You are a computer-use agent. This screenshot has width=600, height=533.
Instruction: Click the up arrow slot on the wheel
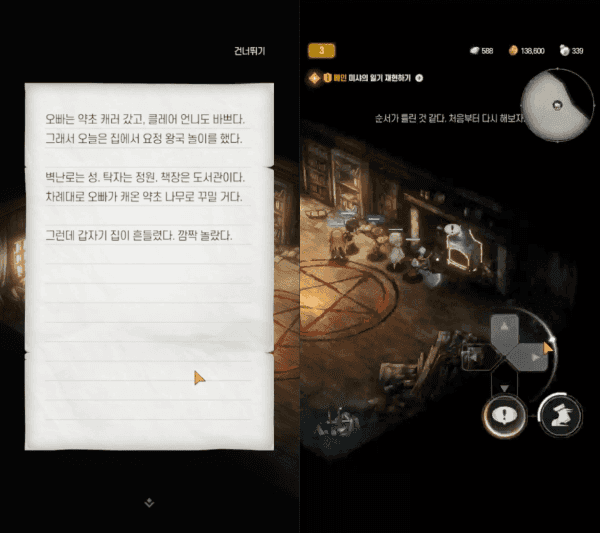point(504,327)
